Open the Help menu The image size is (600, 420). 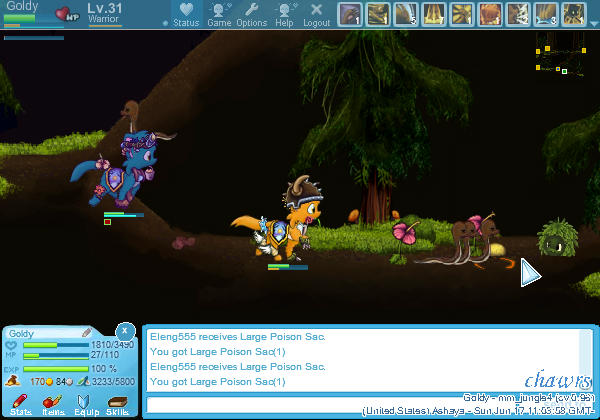click(284, 14)
